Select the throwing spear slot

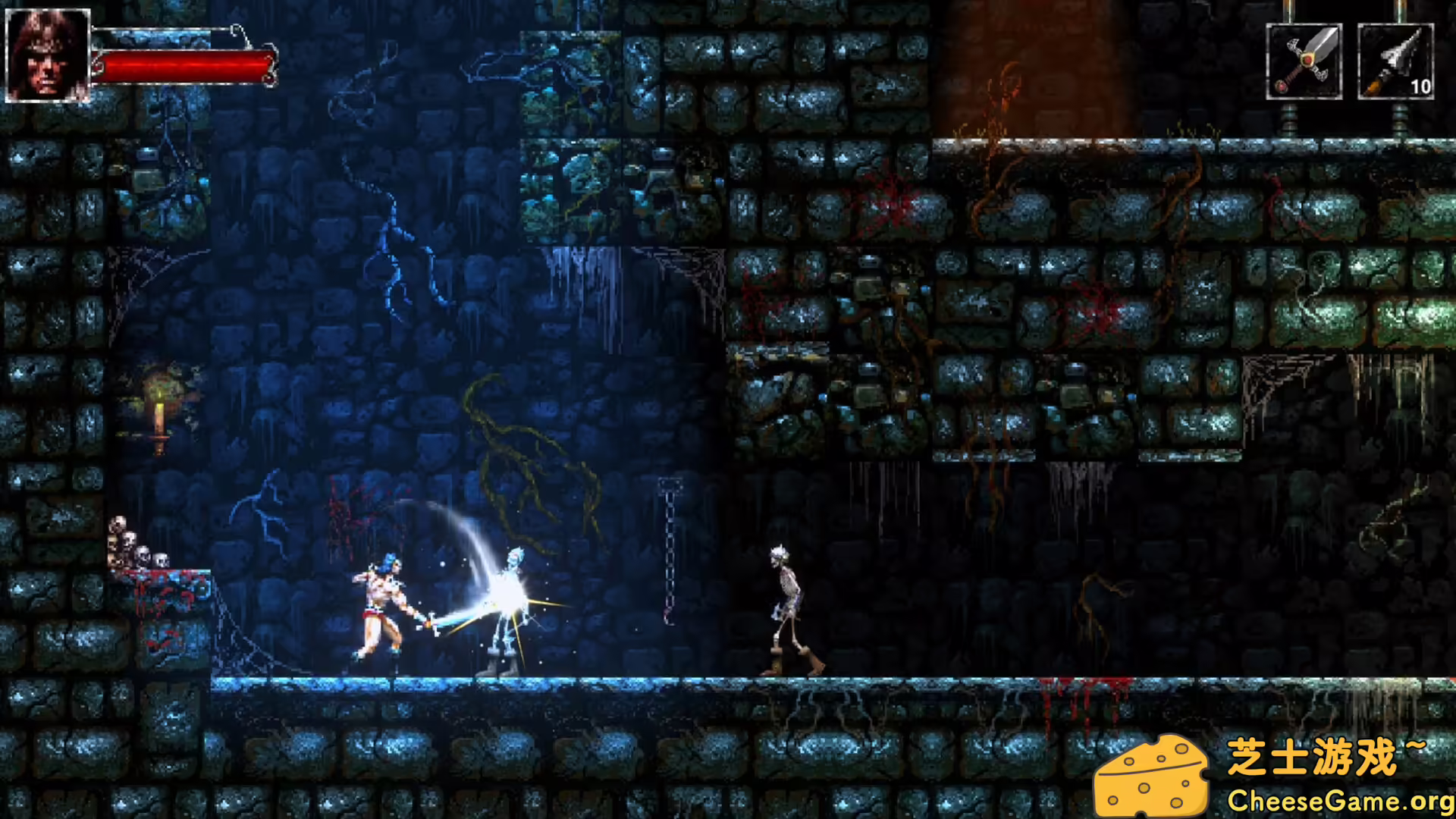coord(1395,61)
